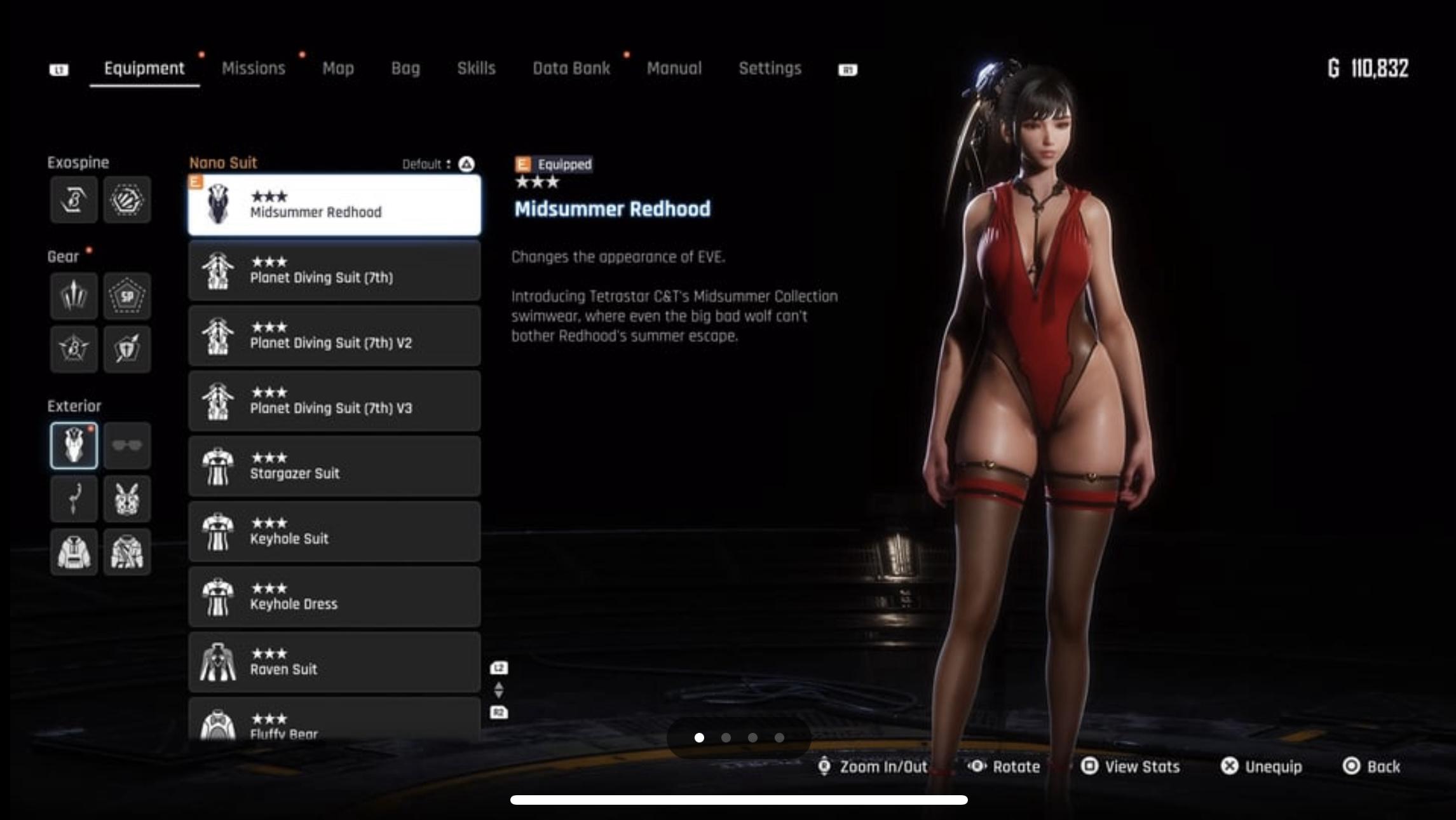Image resolution: width=1456 pixels, height=820 pixels.
Task: Go to the Bag tab
Action: pos(405,69)
